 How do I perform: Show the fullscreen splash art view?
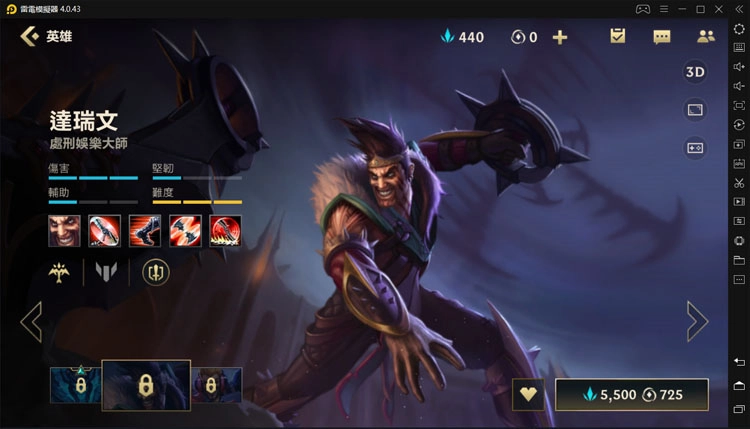[x=695, y=110]
